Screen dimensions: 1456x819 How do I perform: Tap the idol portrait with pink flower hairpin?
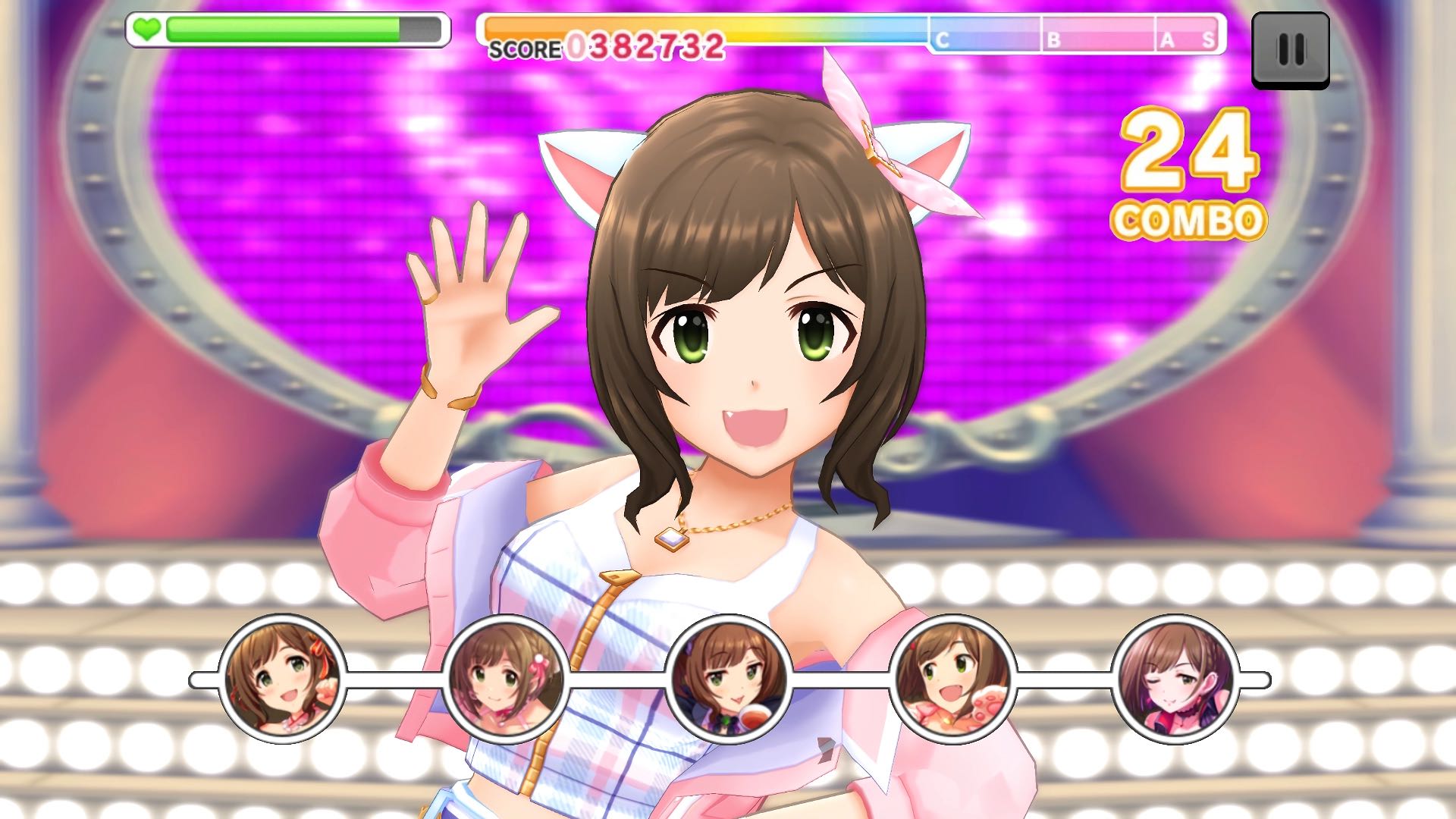506,679
